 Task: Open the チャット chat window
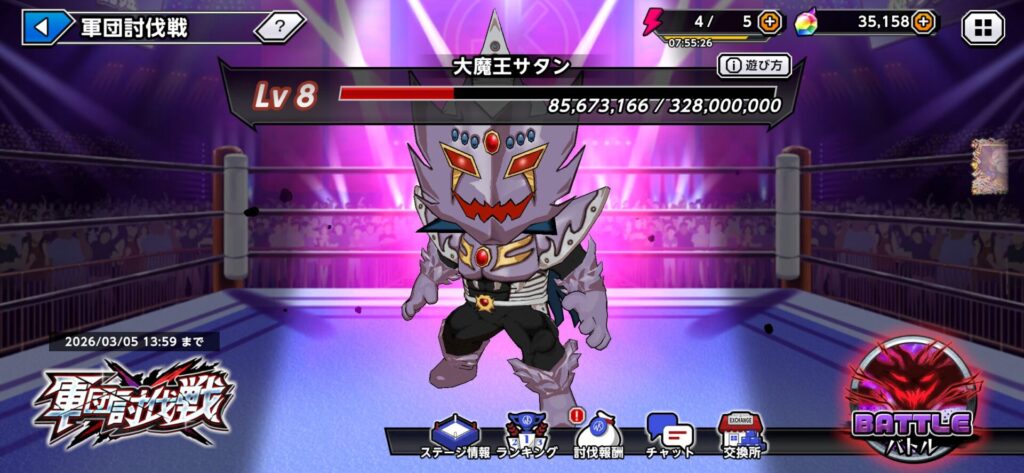[670, 437]
